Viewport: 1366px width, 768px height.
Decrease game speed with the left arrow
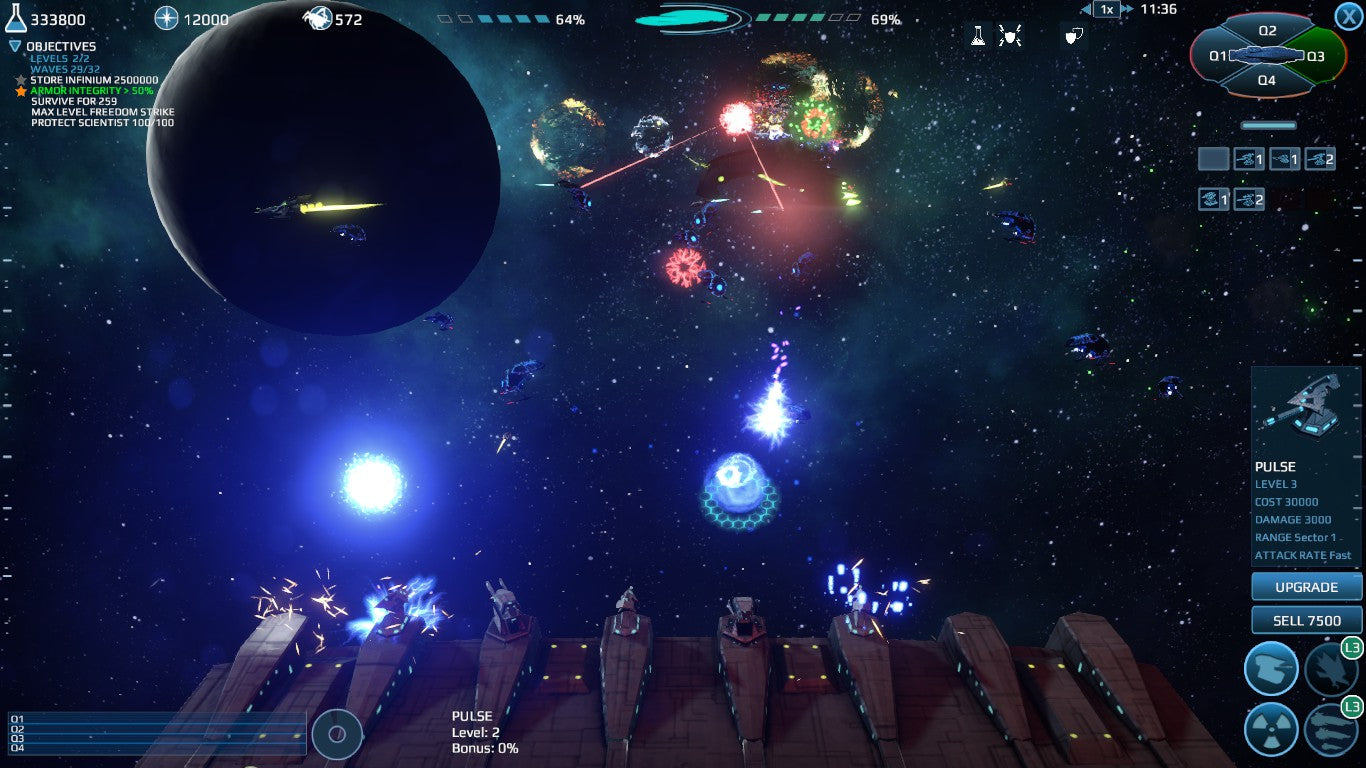point(1086,10)
